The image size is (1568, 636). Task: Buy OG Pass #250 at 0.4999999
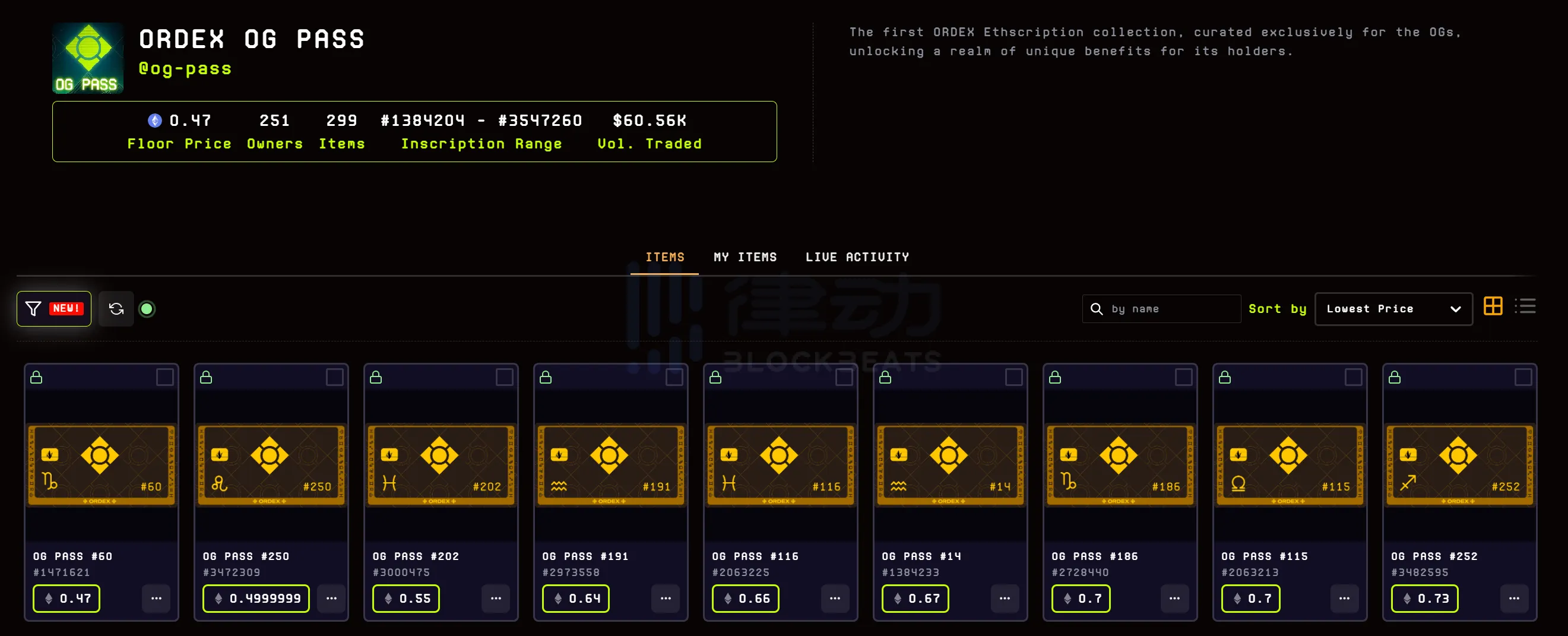[x=256, y=598]
